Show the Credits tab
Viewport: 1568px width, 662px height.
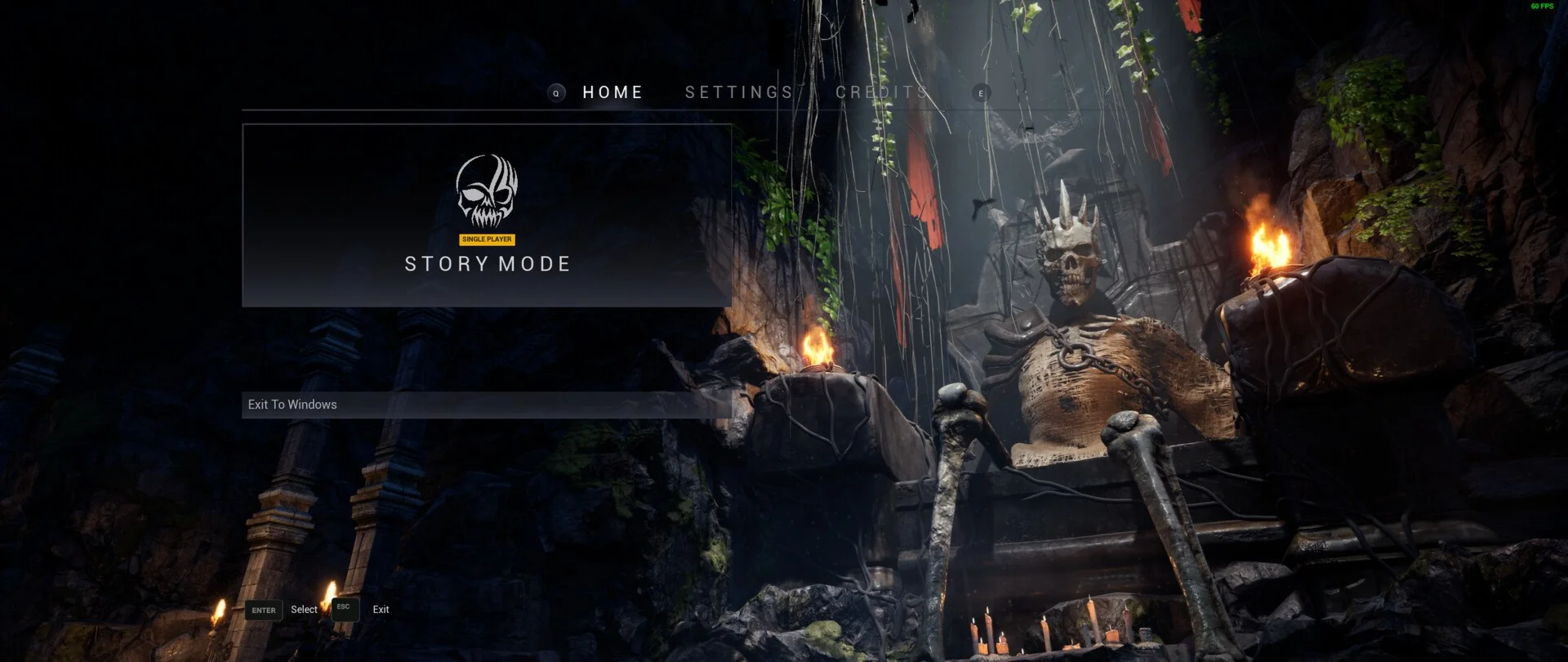pyautogui.click(x=881, y=92)
